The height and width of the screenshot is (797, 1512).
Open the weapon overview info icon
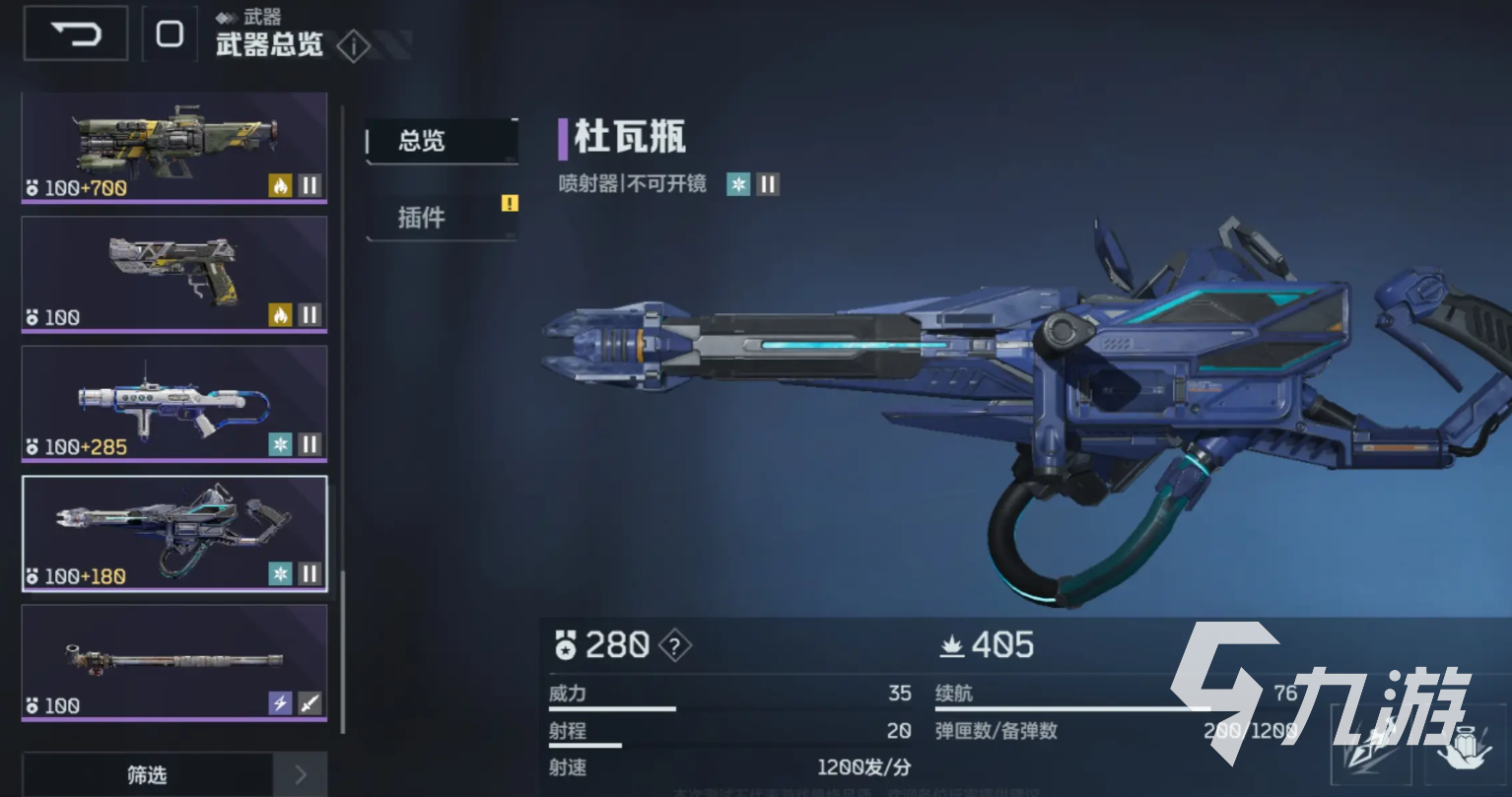[x=353, y=45]
